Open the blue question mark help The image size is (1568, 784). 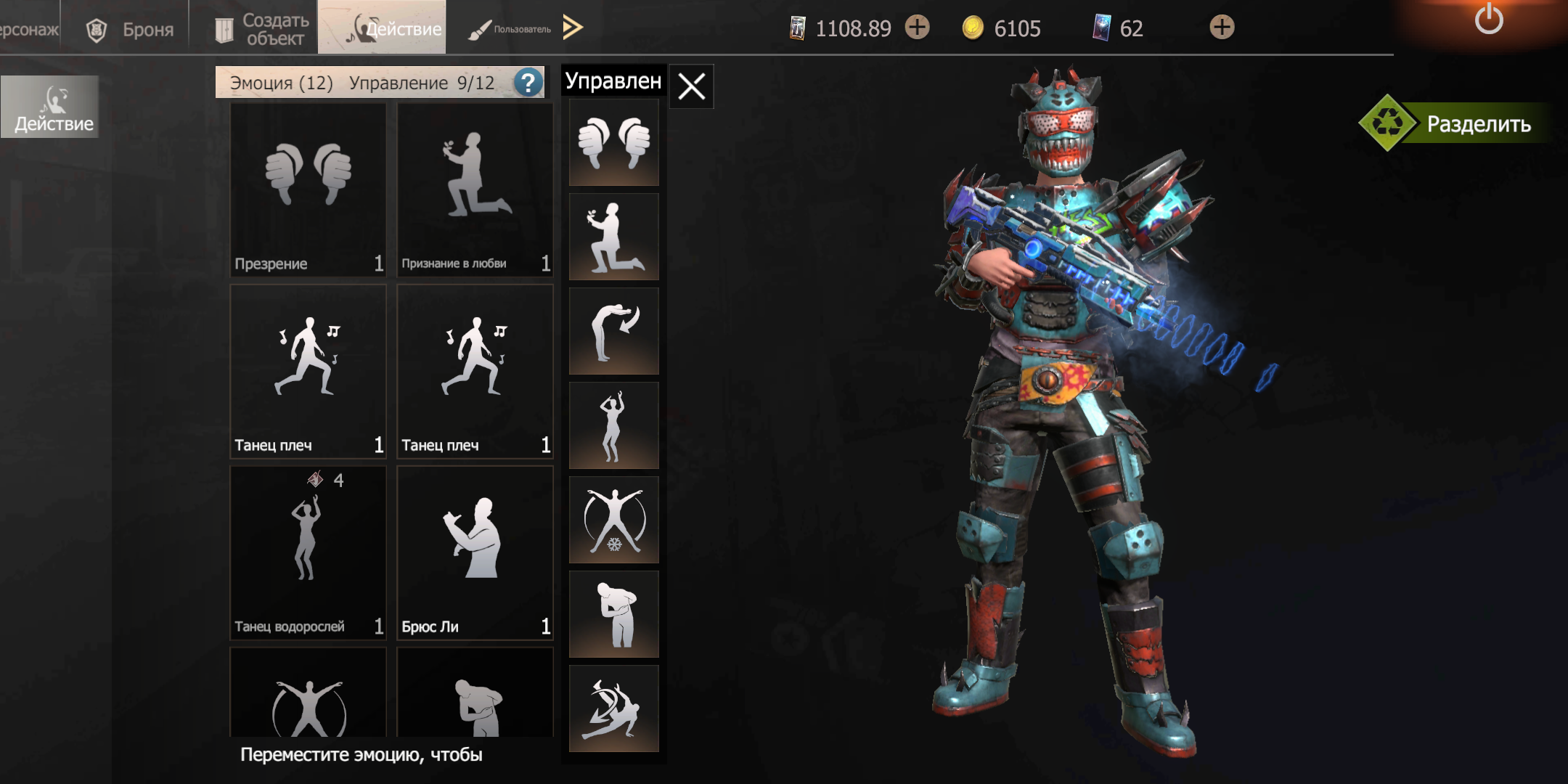(x=528, y=83)
